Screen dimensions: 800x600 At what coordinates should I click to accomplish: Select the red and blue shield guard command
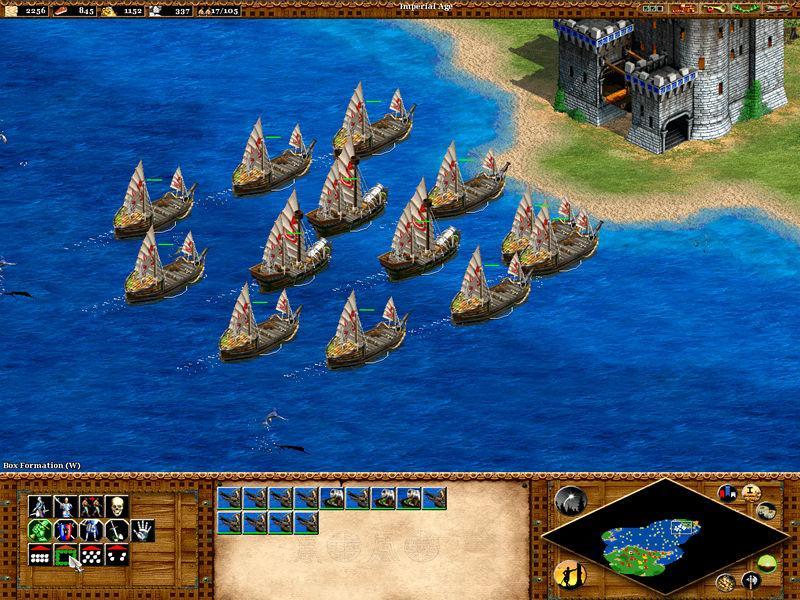[x=66, y=529]
